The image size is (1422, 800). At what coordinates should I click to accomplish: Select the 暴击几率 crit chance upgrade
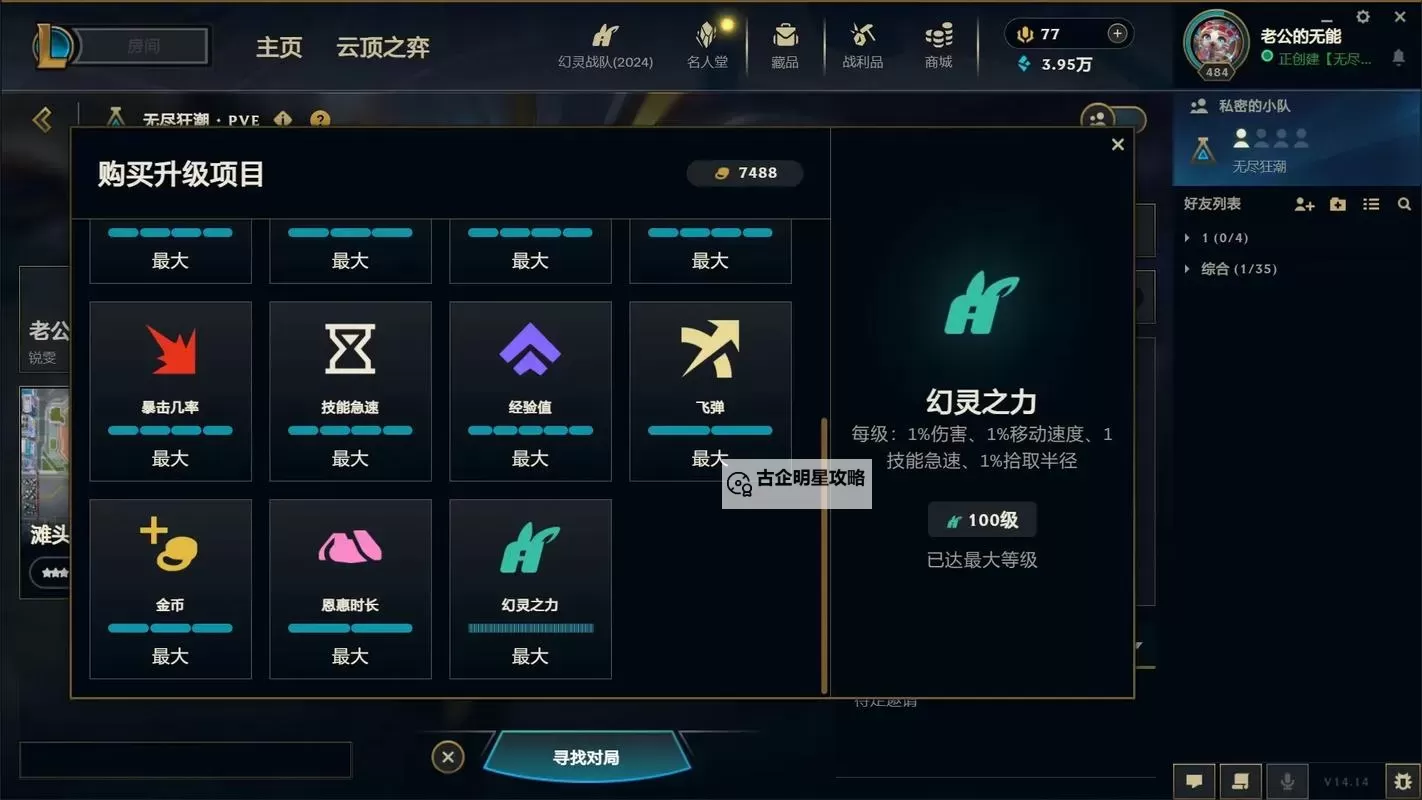point(170,390)
